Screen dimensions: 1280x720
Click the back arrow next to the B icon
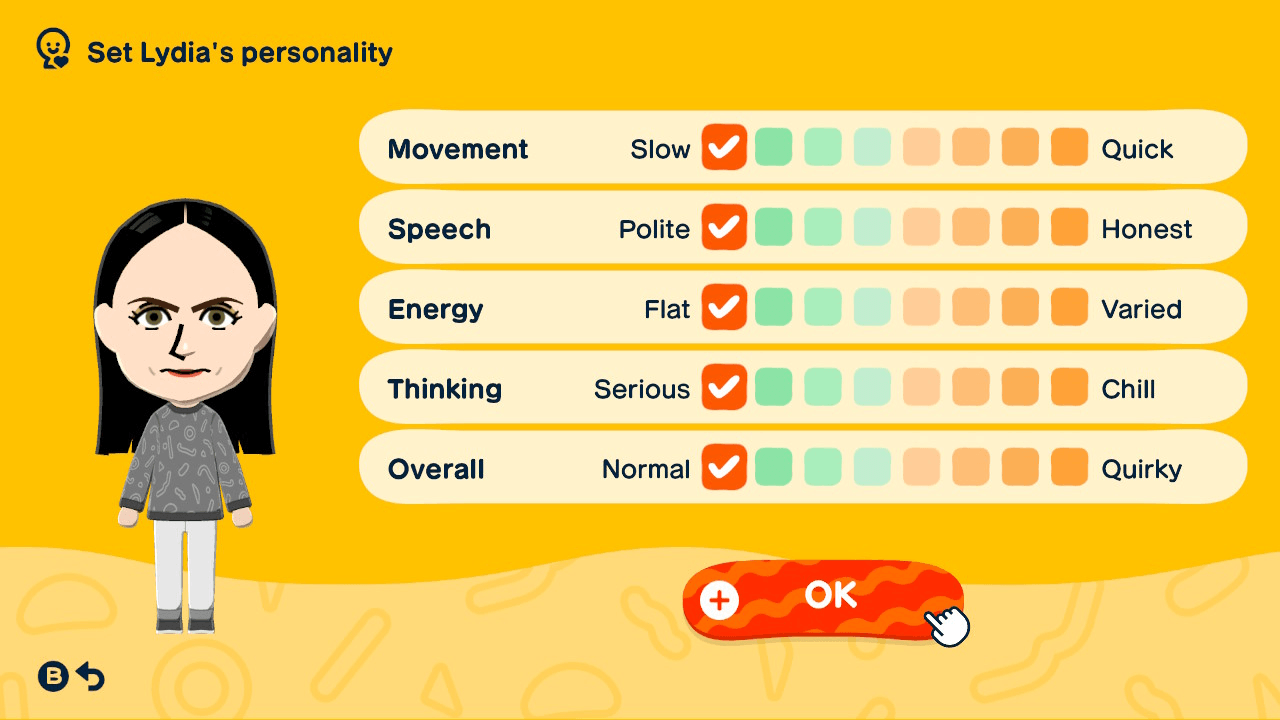[90, 676]
